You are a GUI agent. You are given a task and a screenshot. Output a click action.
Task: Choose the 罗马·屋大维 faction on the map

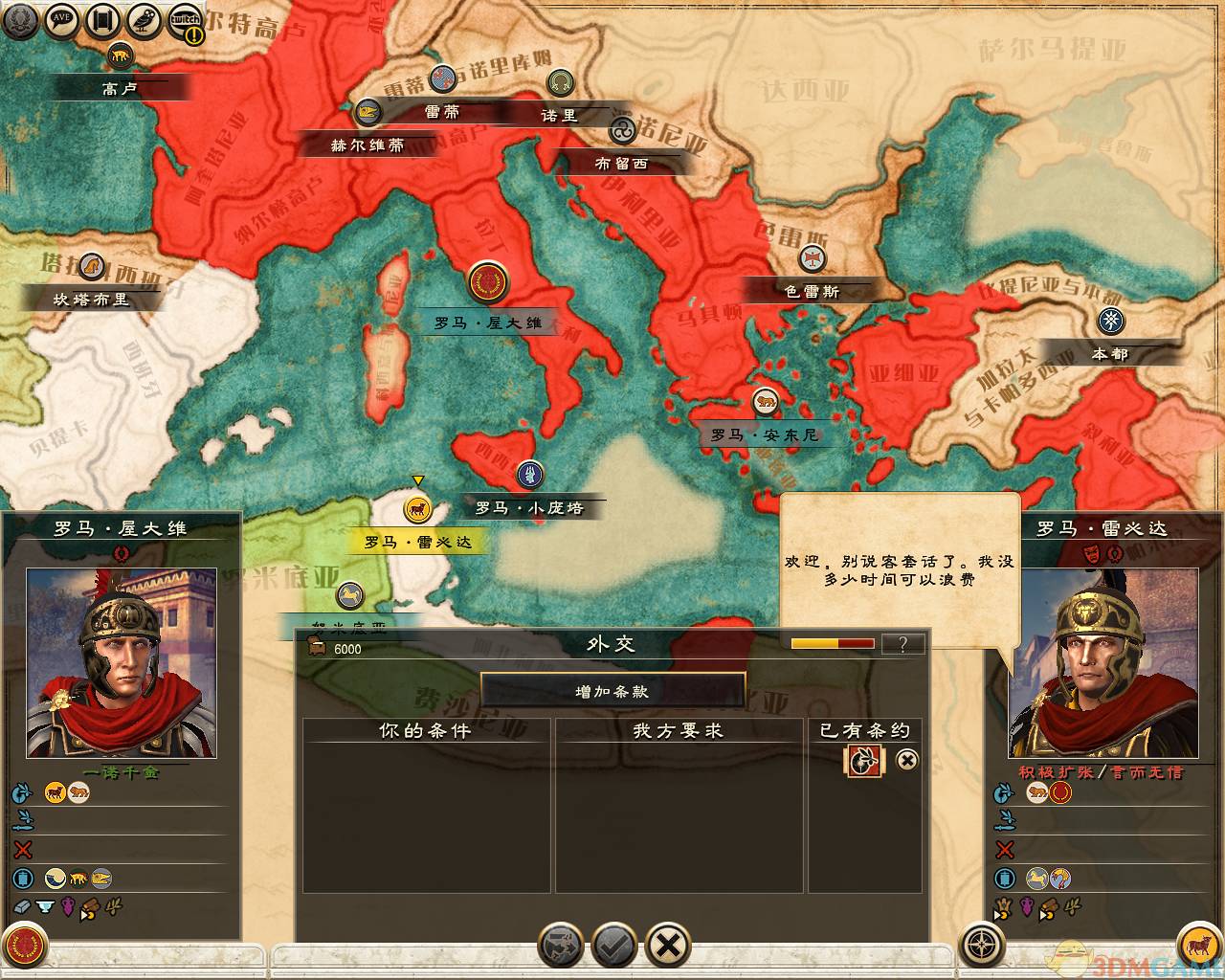pyautogui.click(x=488, y=323)
